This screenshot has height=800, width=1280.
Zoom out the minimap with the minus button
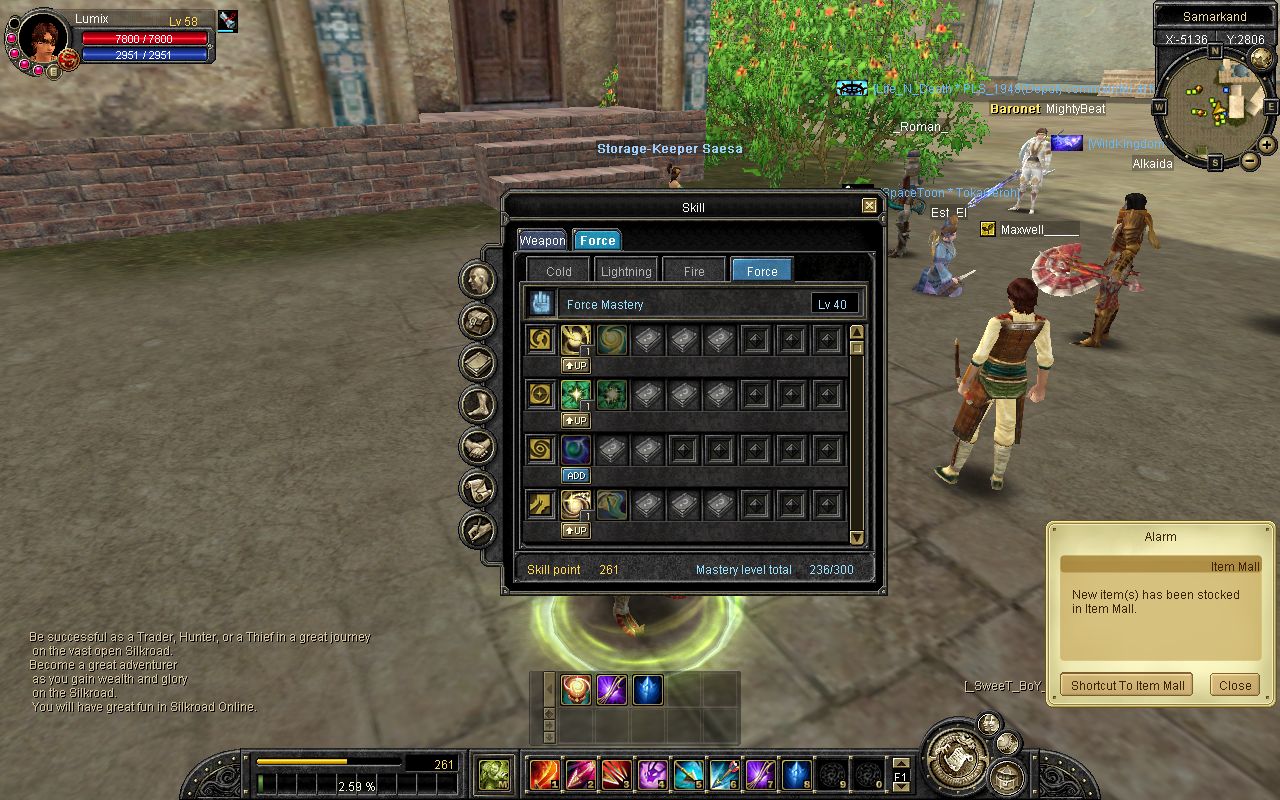coord(1250,160)
